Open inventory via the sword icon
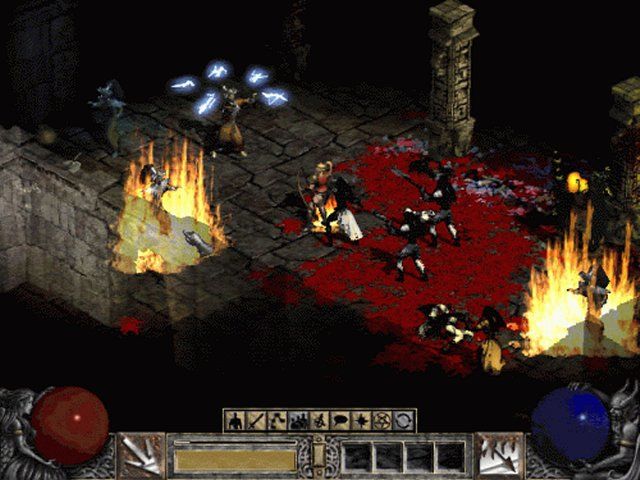 click(255, 421)
